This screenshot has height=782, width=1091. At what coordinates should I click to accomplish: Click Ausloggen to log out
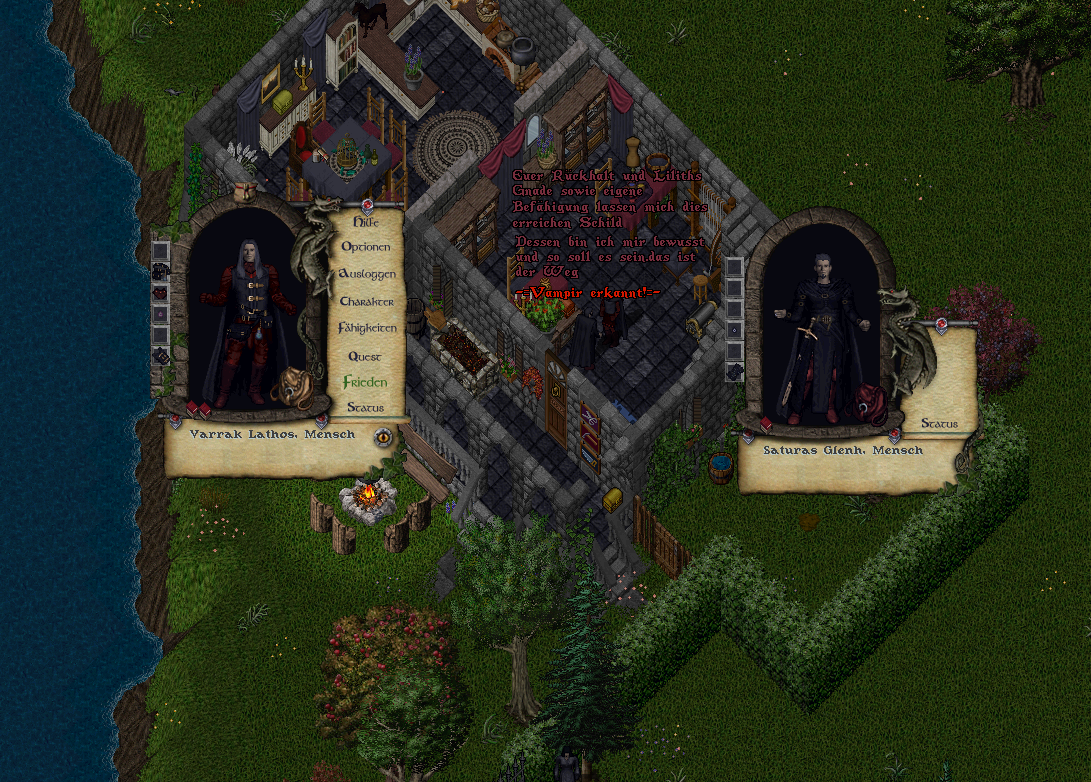click(x=367, y=274)
